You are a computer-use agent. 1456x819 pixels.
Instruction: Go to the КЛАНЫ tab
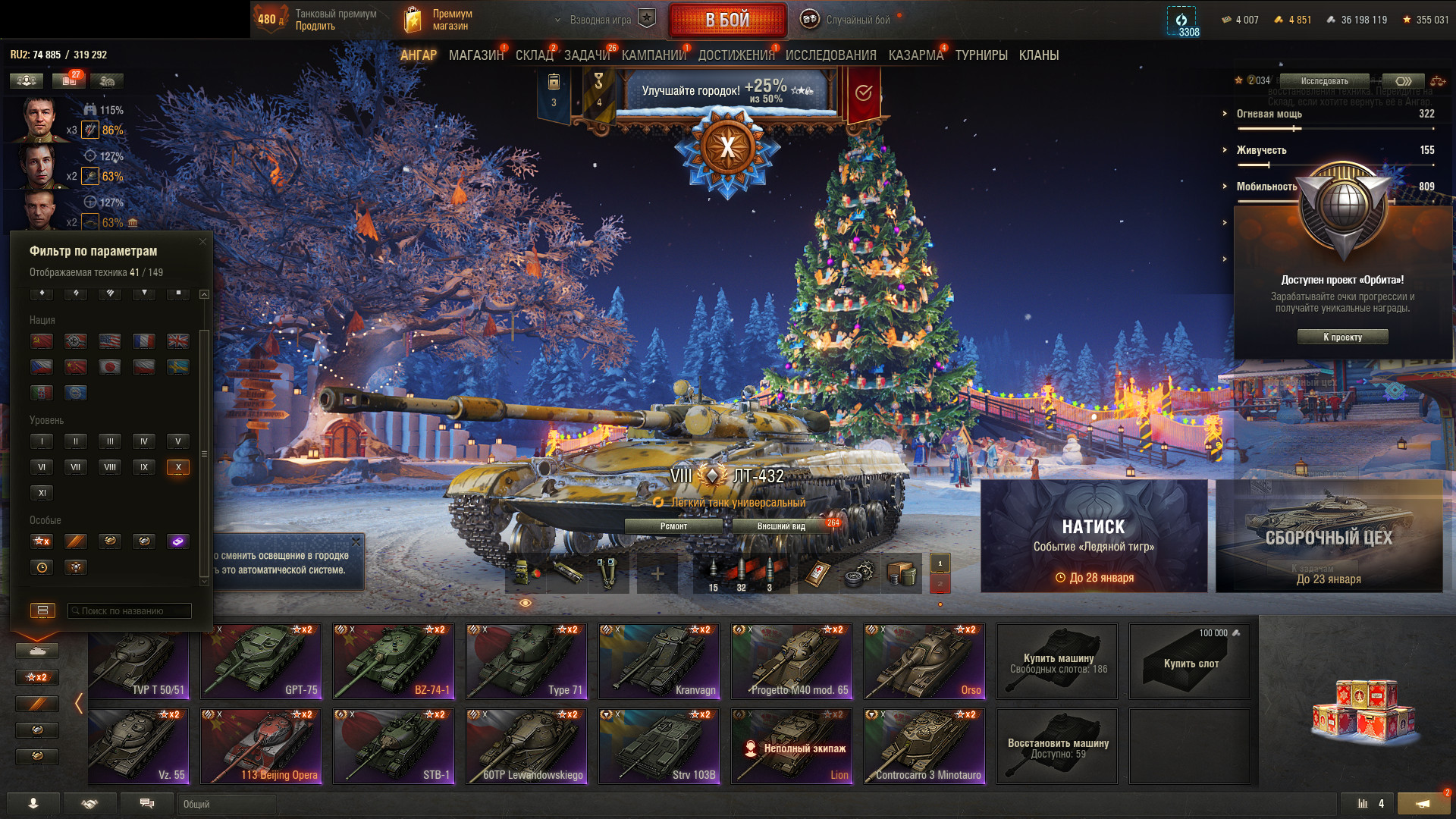point(1038,55)
